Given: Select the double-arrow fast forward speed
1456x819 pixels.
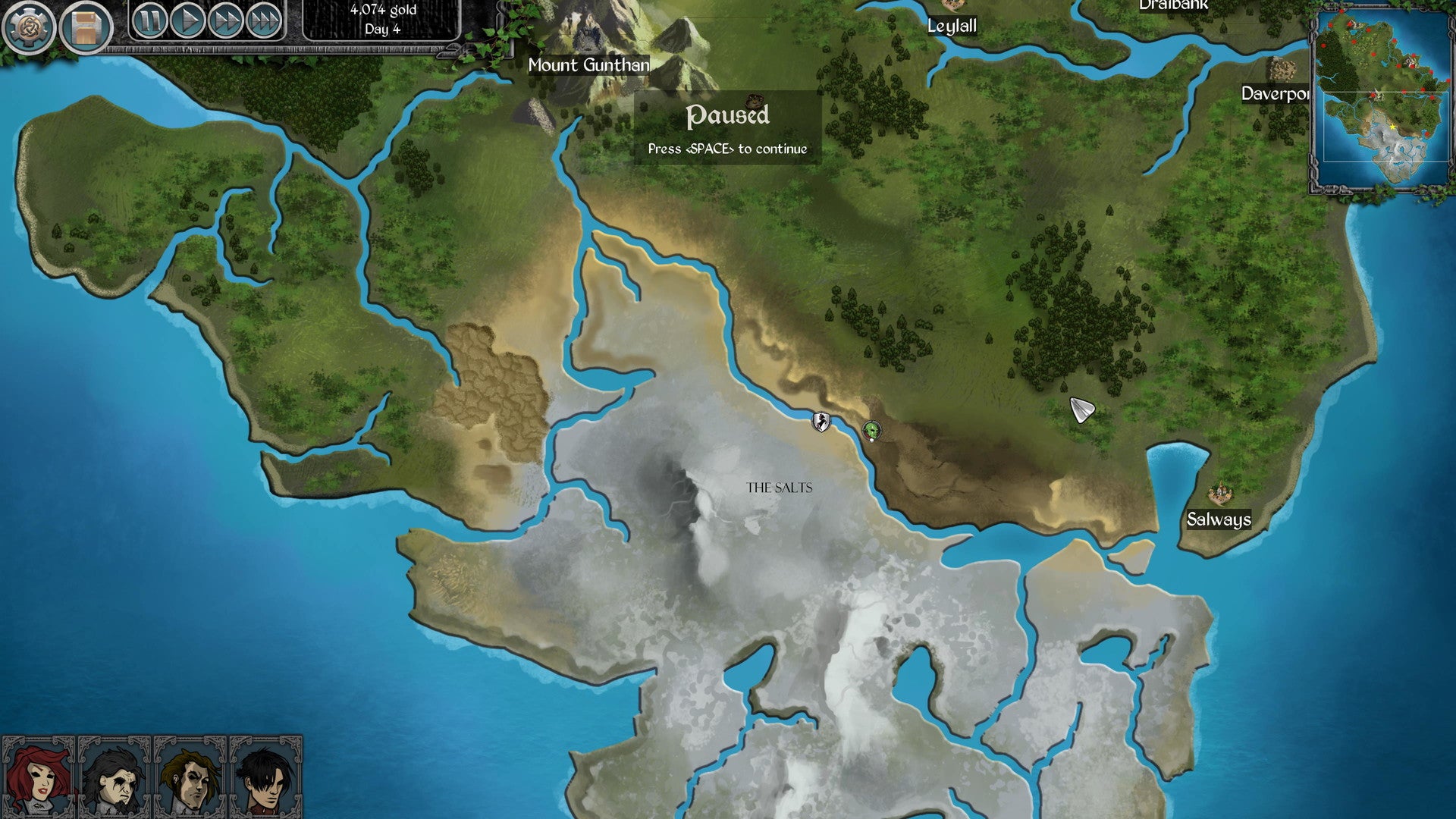Looking at the screenshot, I should [225, 20].
